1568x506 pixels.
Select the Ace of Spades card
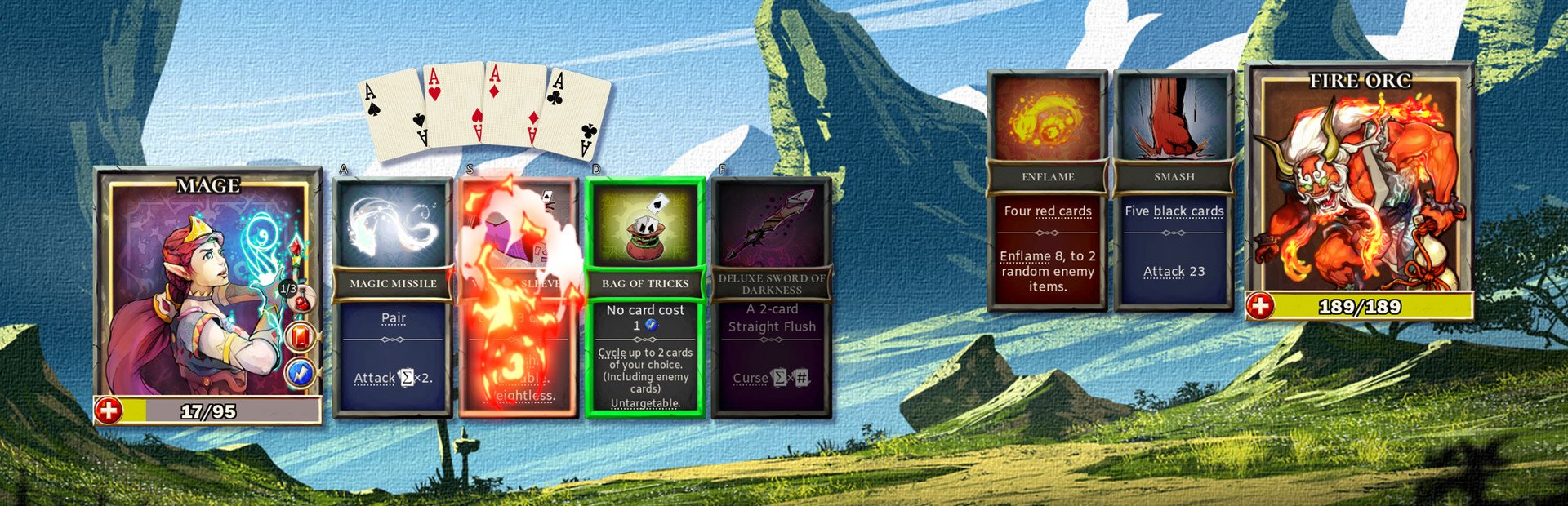pos(392,114)
